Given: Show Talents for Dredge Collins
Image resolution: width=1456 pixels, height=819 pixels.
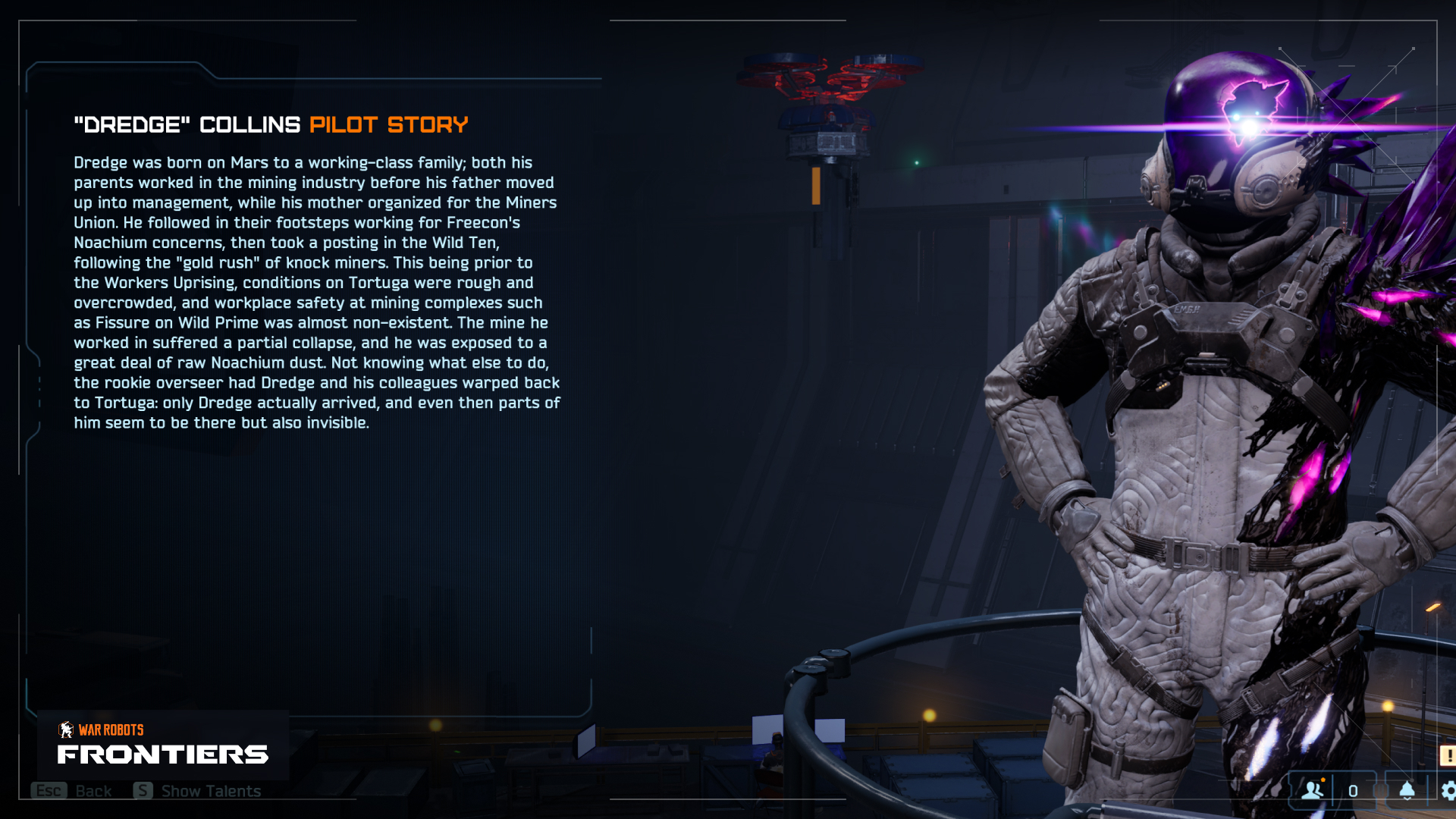Looking at the screenshot, I should [198, 791].
